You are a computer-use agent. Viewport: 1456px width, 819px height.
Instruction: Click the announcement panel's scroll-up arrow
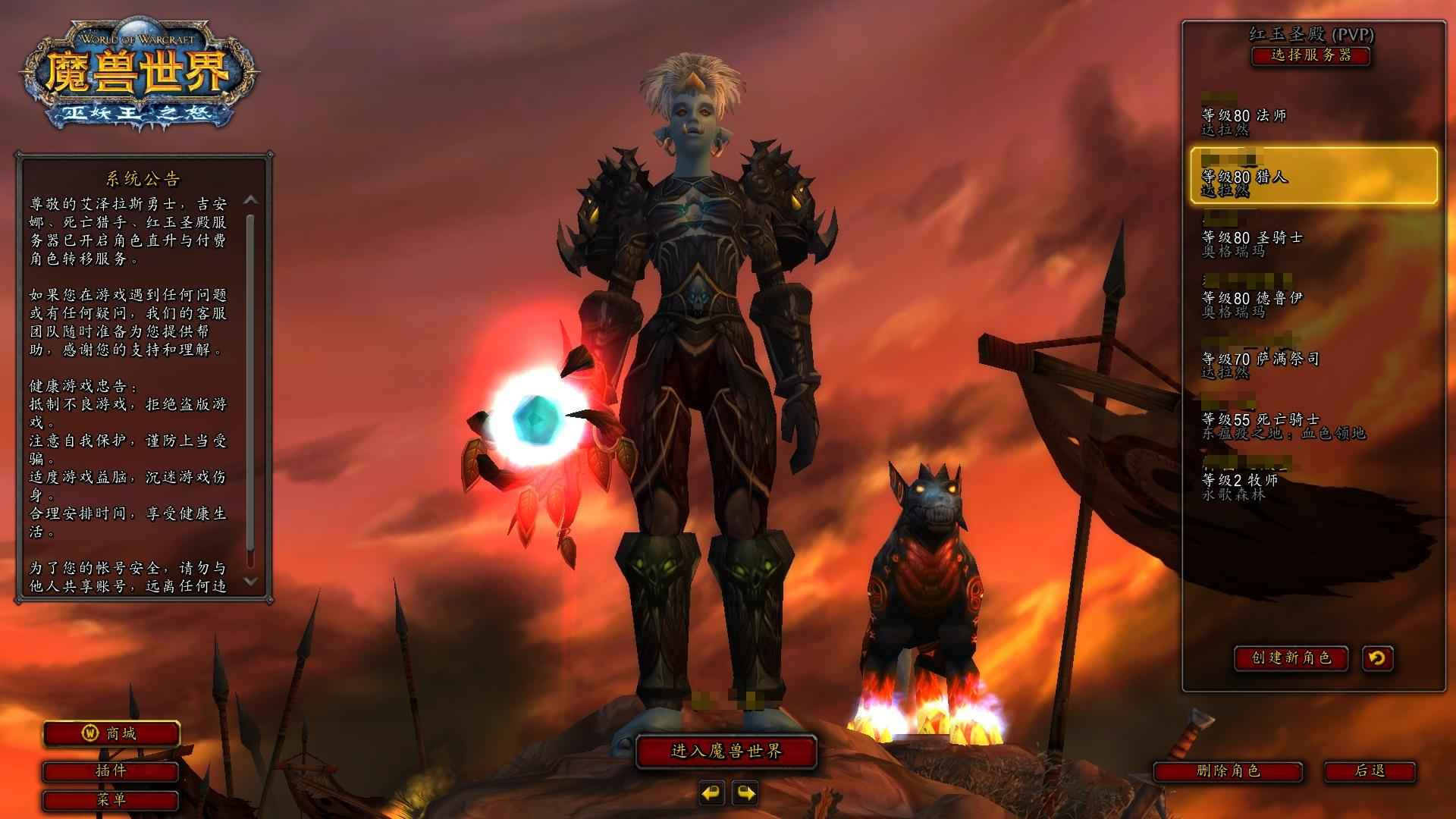[251, 200]
